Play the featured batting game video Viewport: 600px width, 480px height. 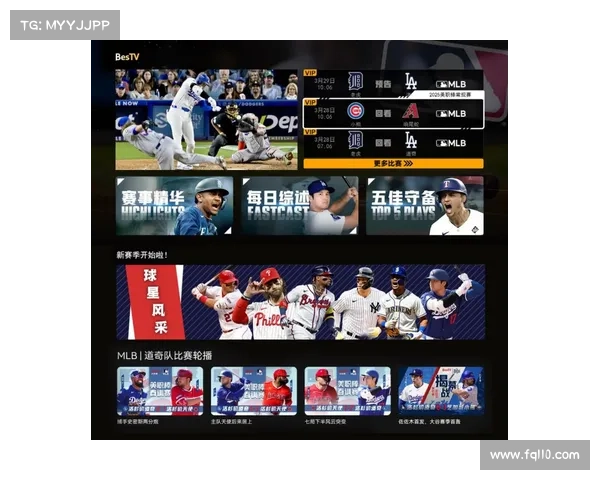[207, 119]
